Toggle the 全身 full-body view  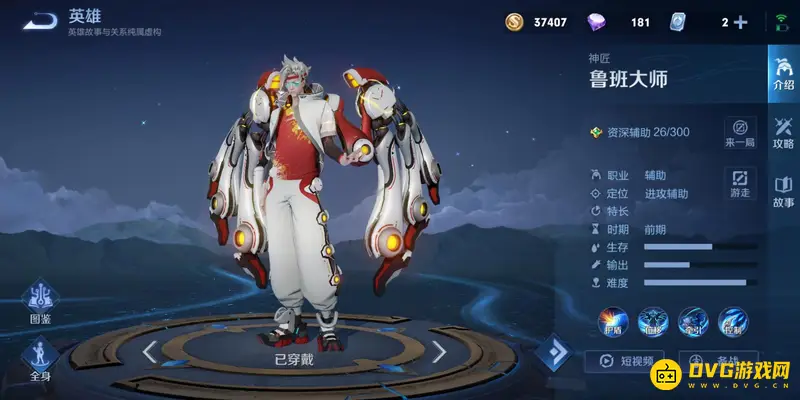pyautogui.click(x=41, y=360)
